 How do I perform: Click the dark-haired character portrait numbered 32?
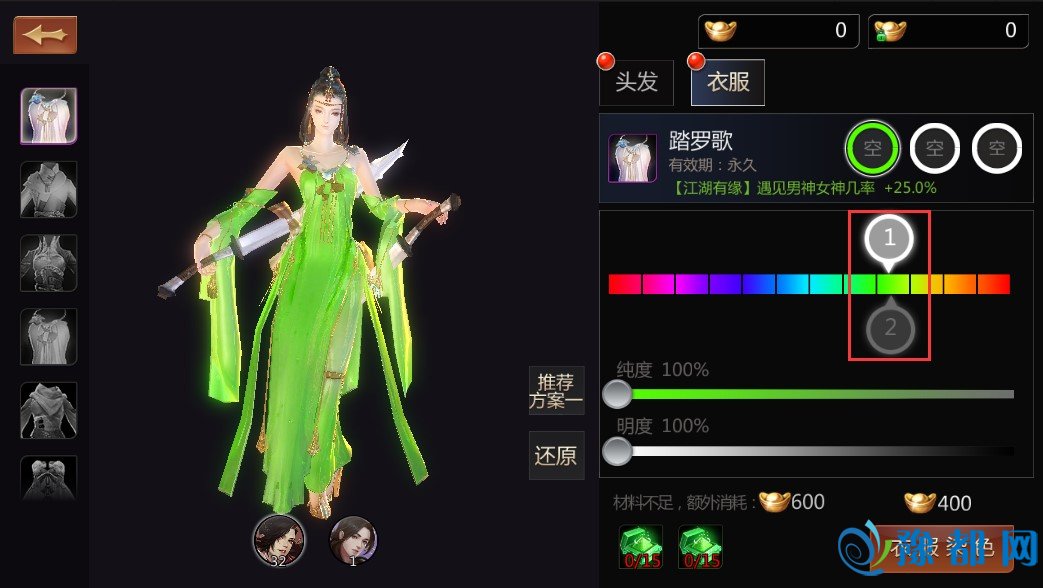(279, 541)
